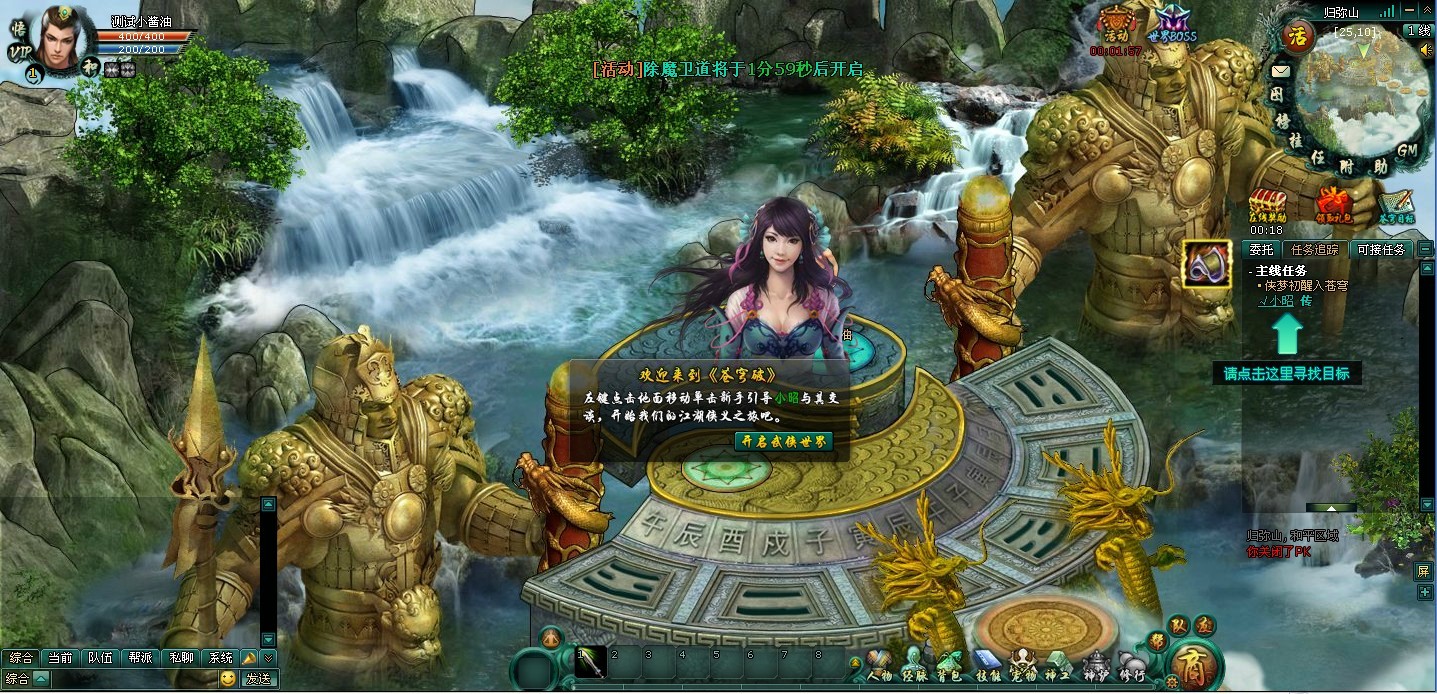Screen dimensions: 1437x694
Task: Claim the 在线奖励 online reward chest
Action: coord(1267,205)
